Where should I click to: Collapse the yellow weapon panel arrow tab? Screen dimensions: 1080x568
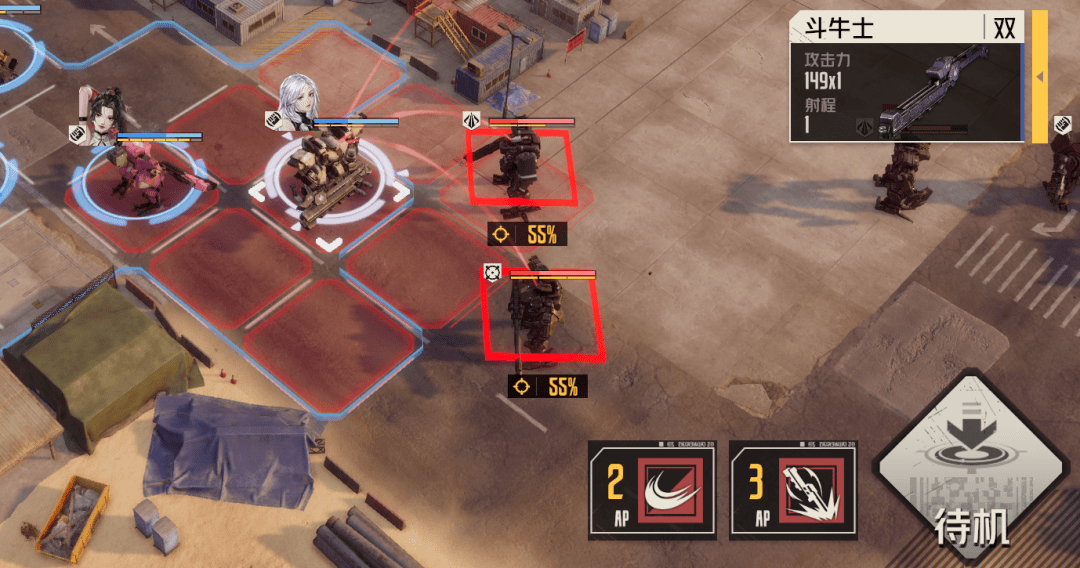(1039, 77)
